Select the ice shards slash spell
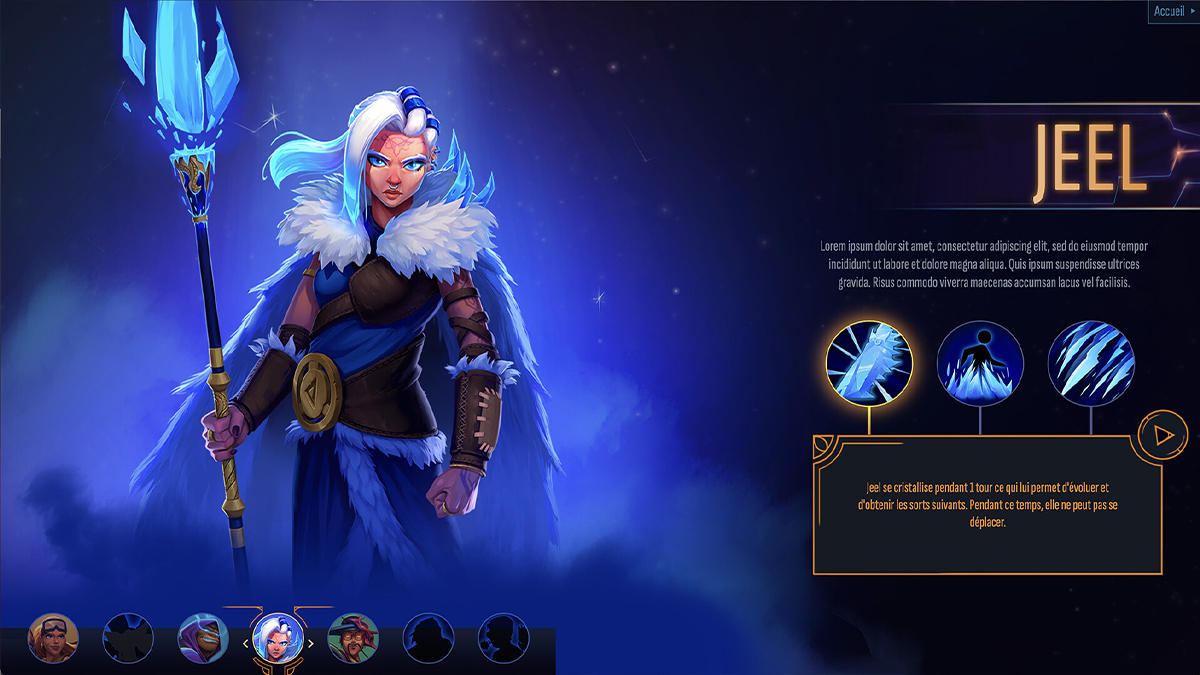 (x=1091, y=363)
